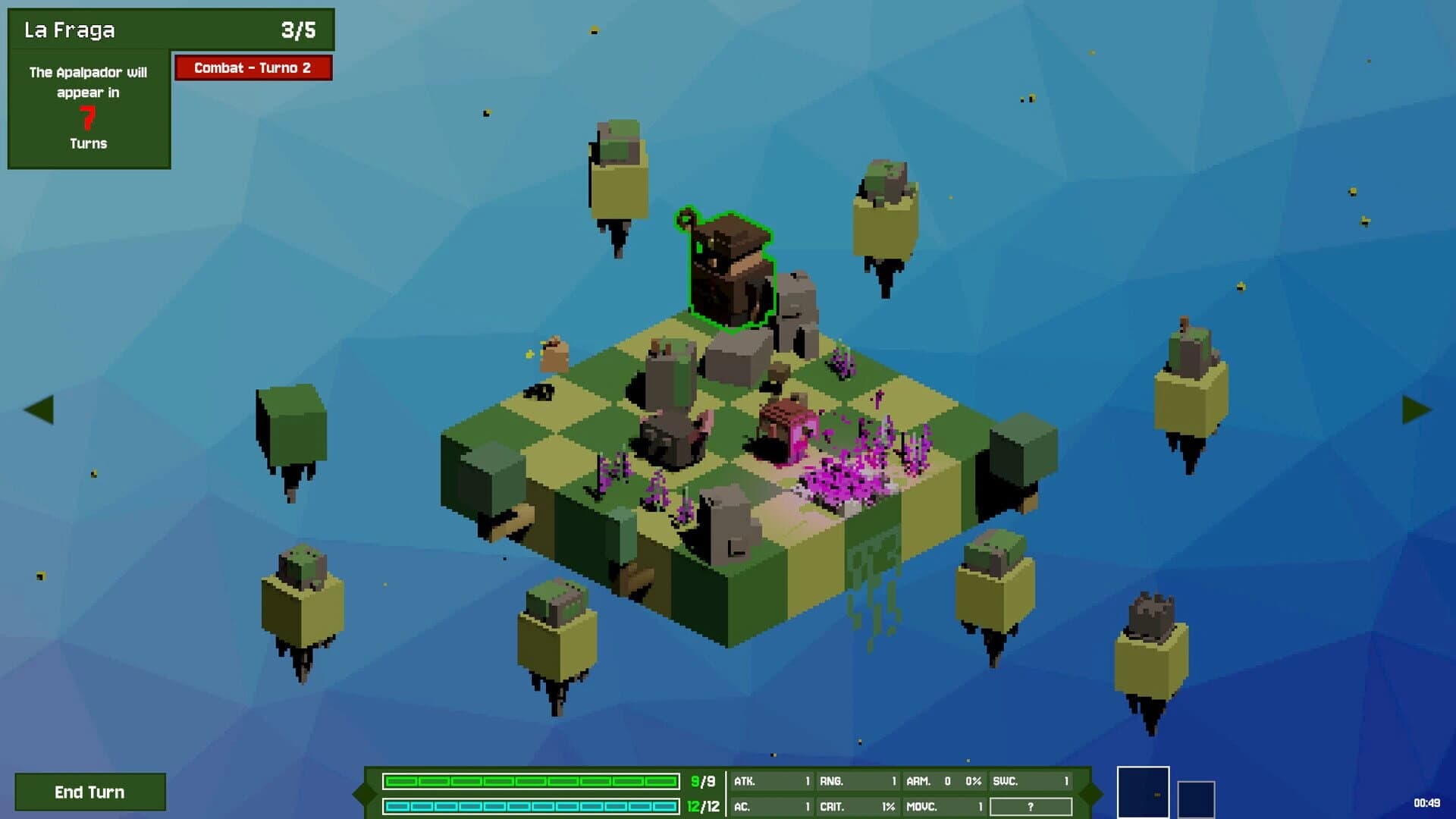Click the left green navigation arrow
This screenshot has height=819, width=1456.
[42, 409]
